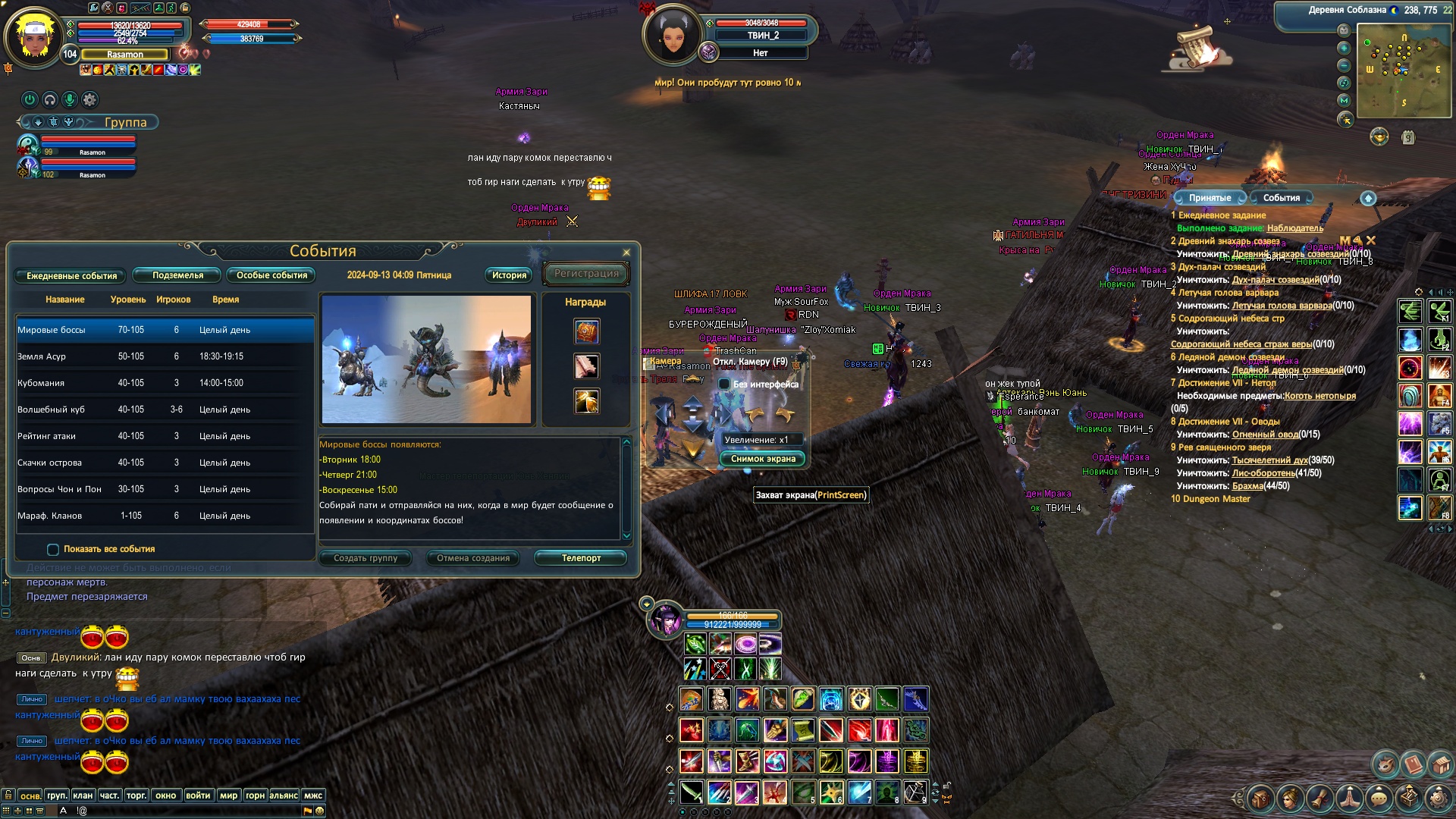1456x819 pixels.
Task: Click the Создать группу button
Action: click(366, 558)
